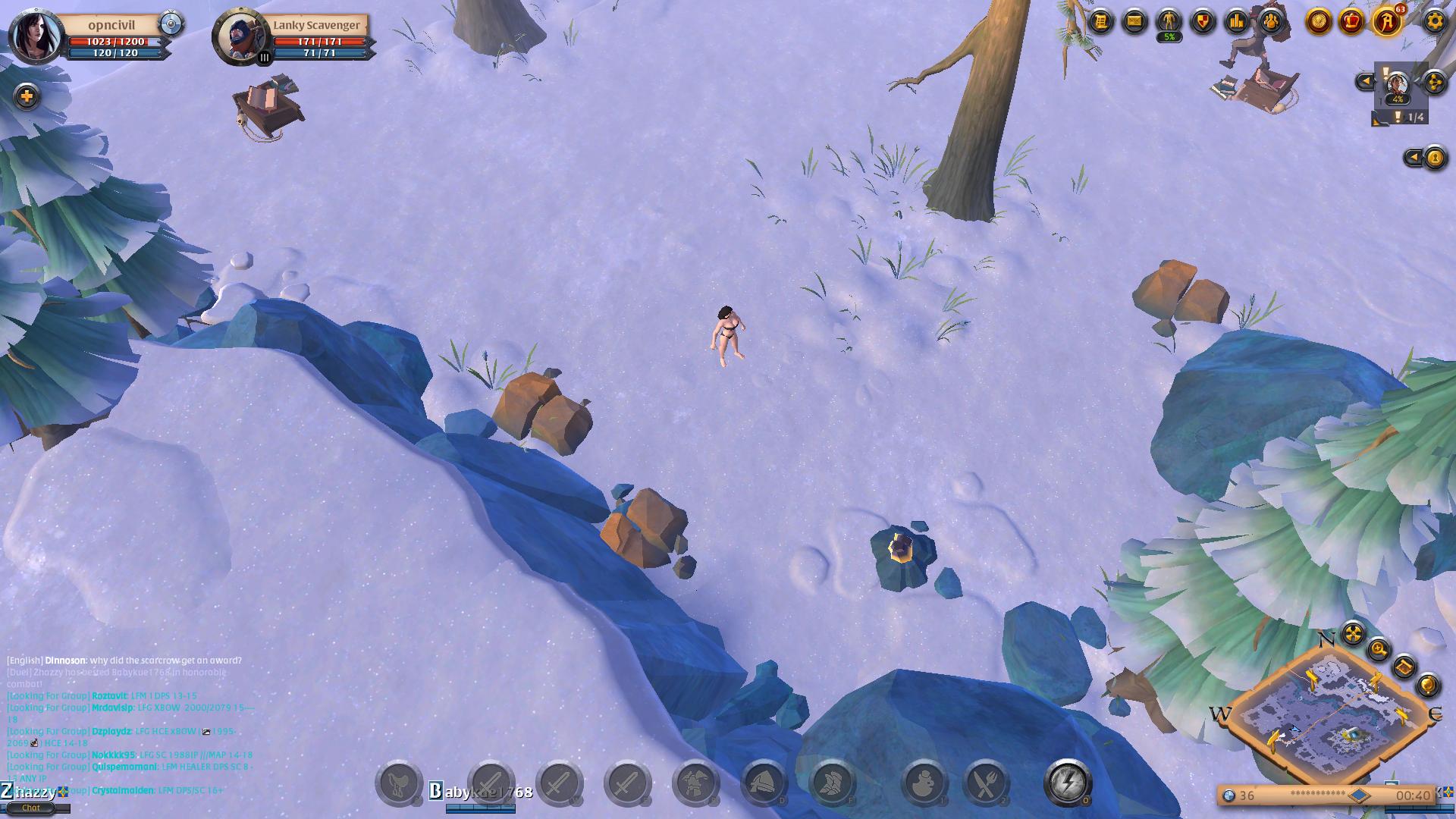1456x819 pixels.
Task: Click the golden plus button
Action: click(27, 96)
